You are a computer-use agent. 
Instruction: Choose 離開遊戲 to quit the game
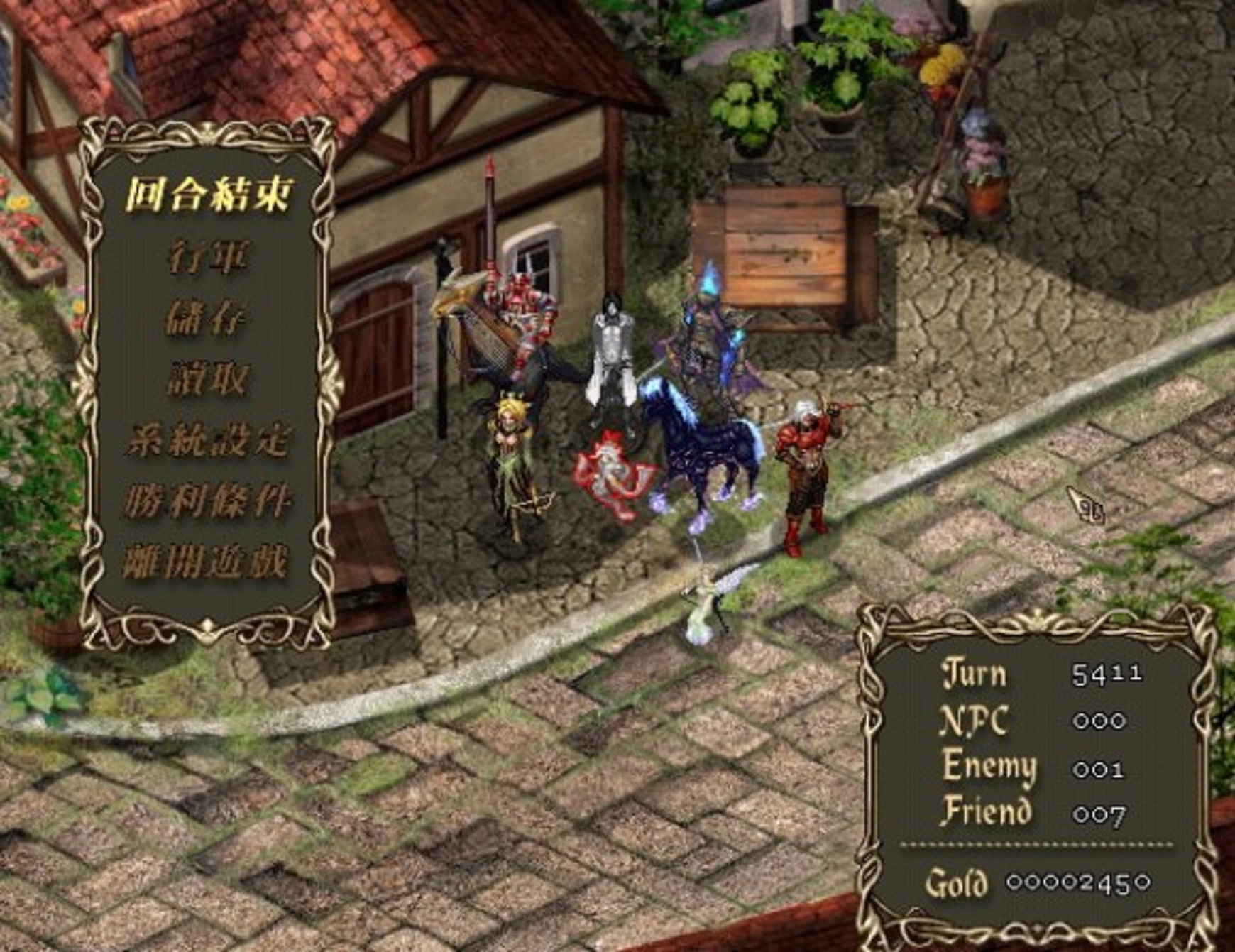click(207, 563)
